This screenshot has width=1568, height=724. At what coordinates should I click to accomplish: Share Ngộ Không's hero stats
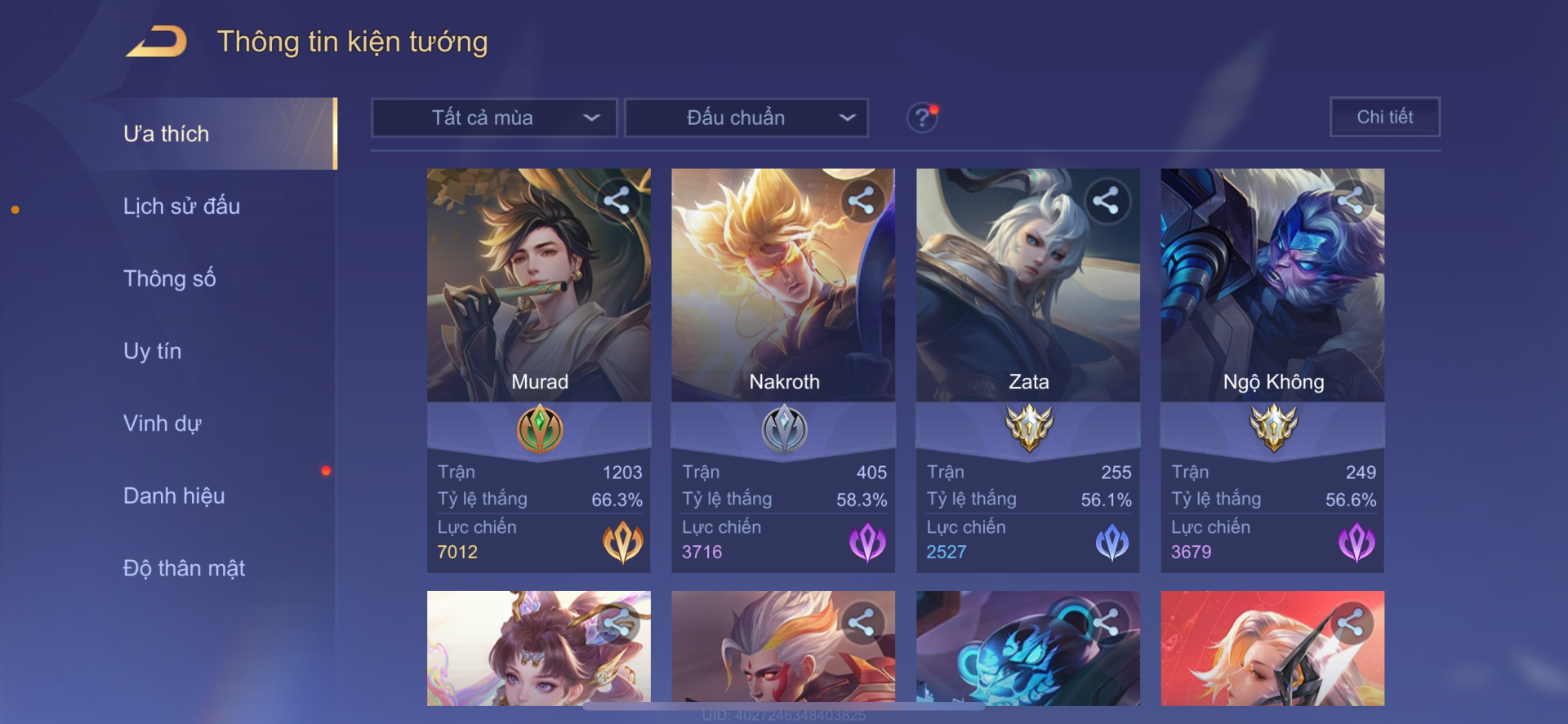coord(1350,201)
